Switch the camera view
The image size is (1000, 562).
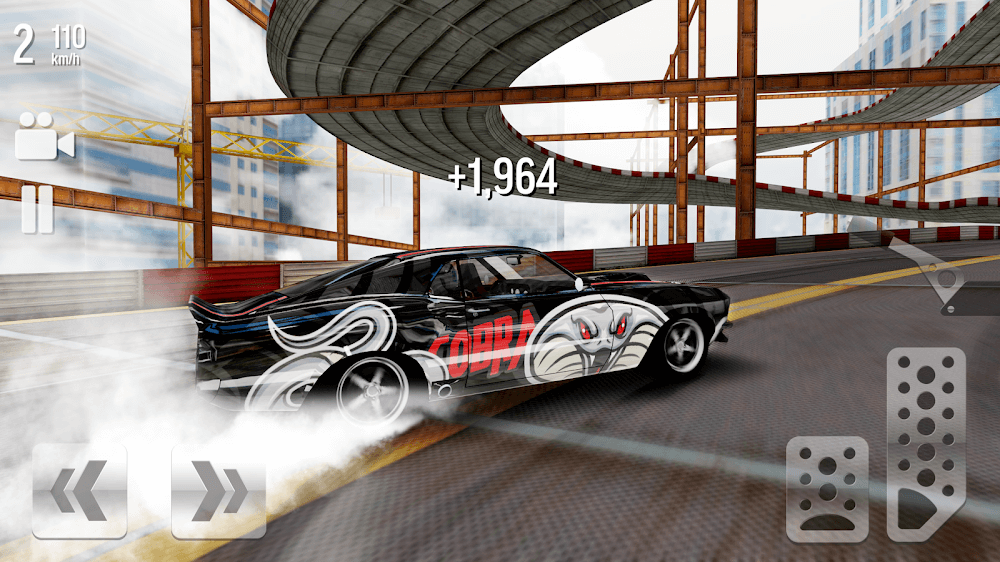44,136
